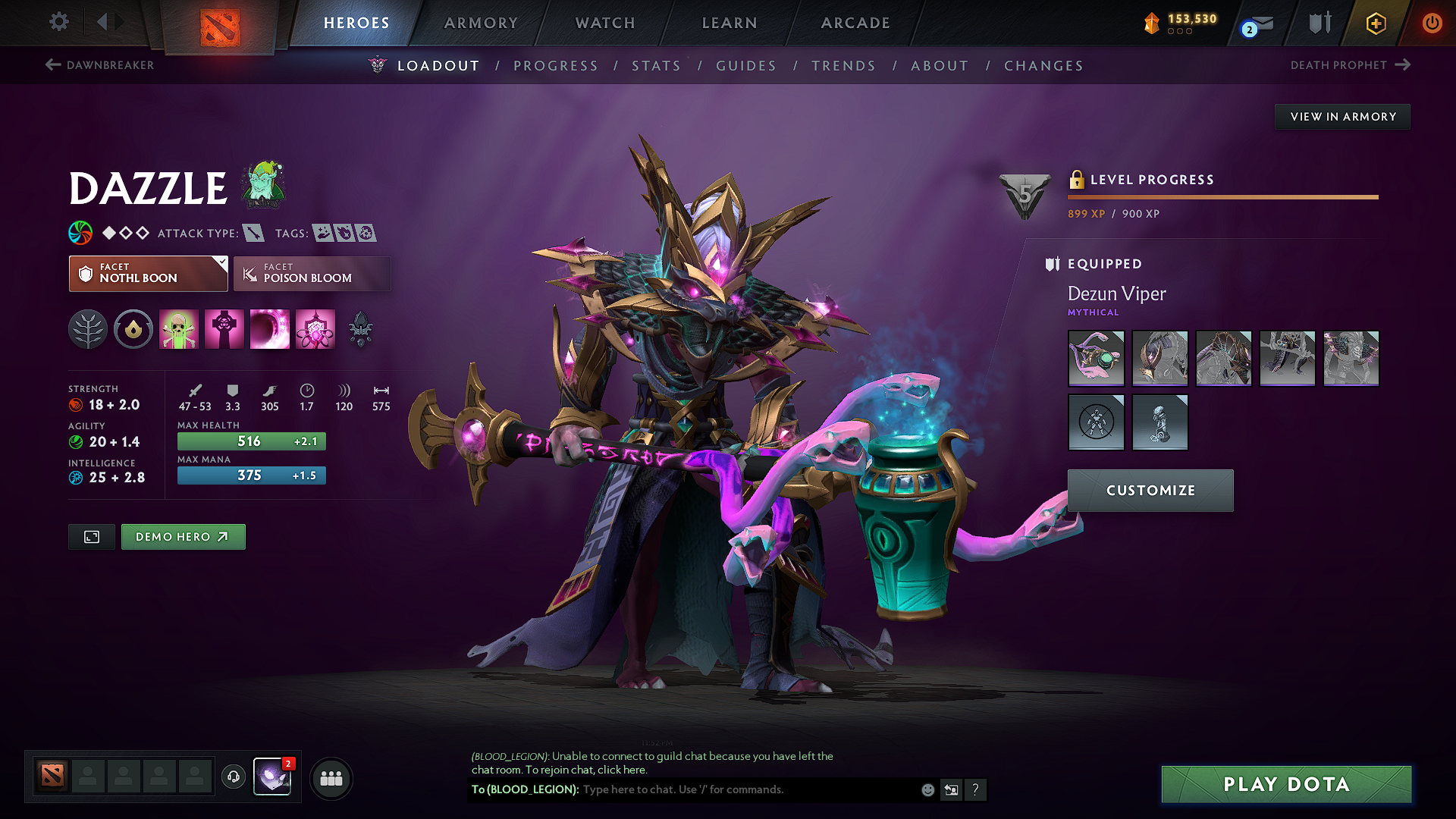Image resolution: width=1456 pixels, height=819 pixels.
Task: Click forward arrow to Death Prophet
Action: click(1401, 65)
